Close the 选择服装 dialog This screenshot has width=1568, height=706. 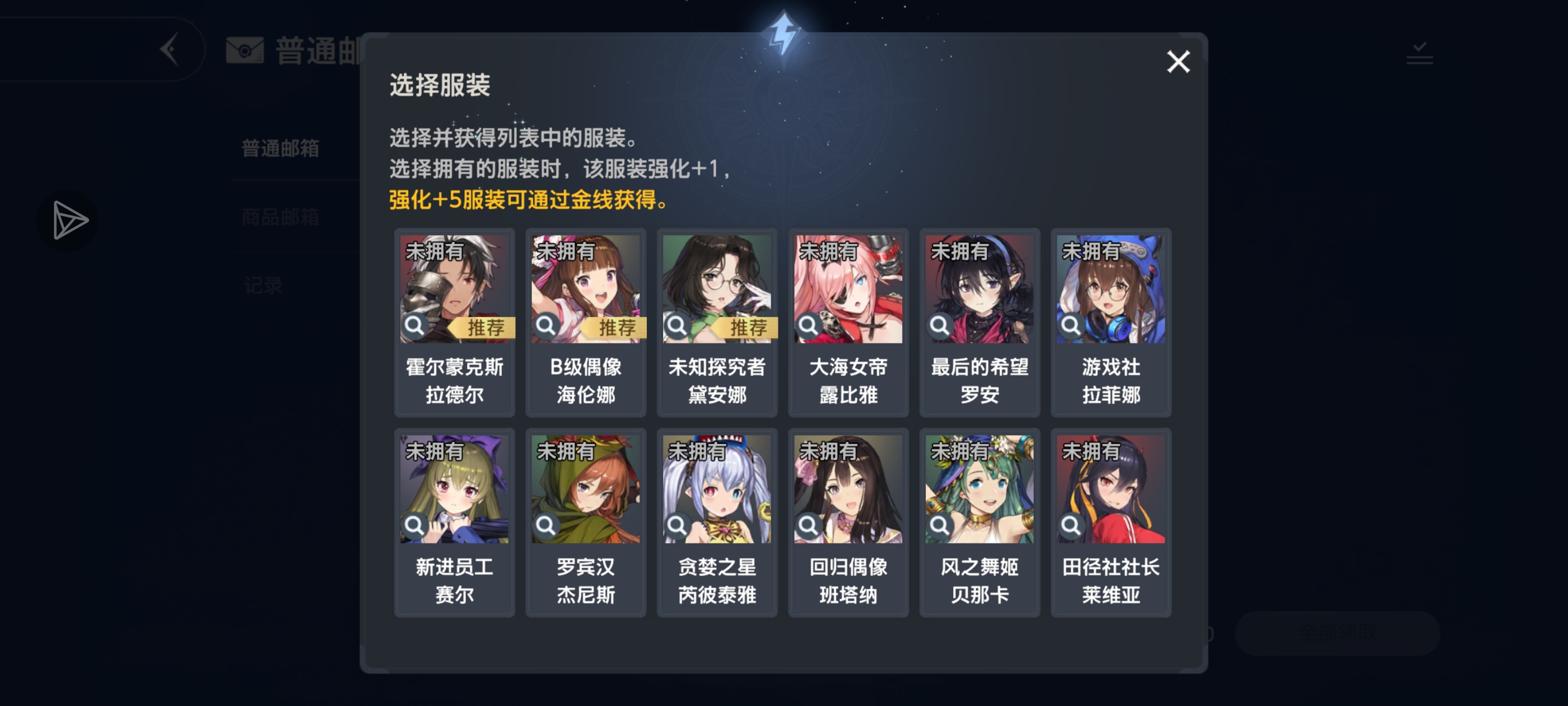pyautogui.click(x=1178, y=62)
